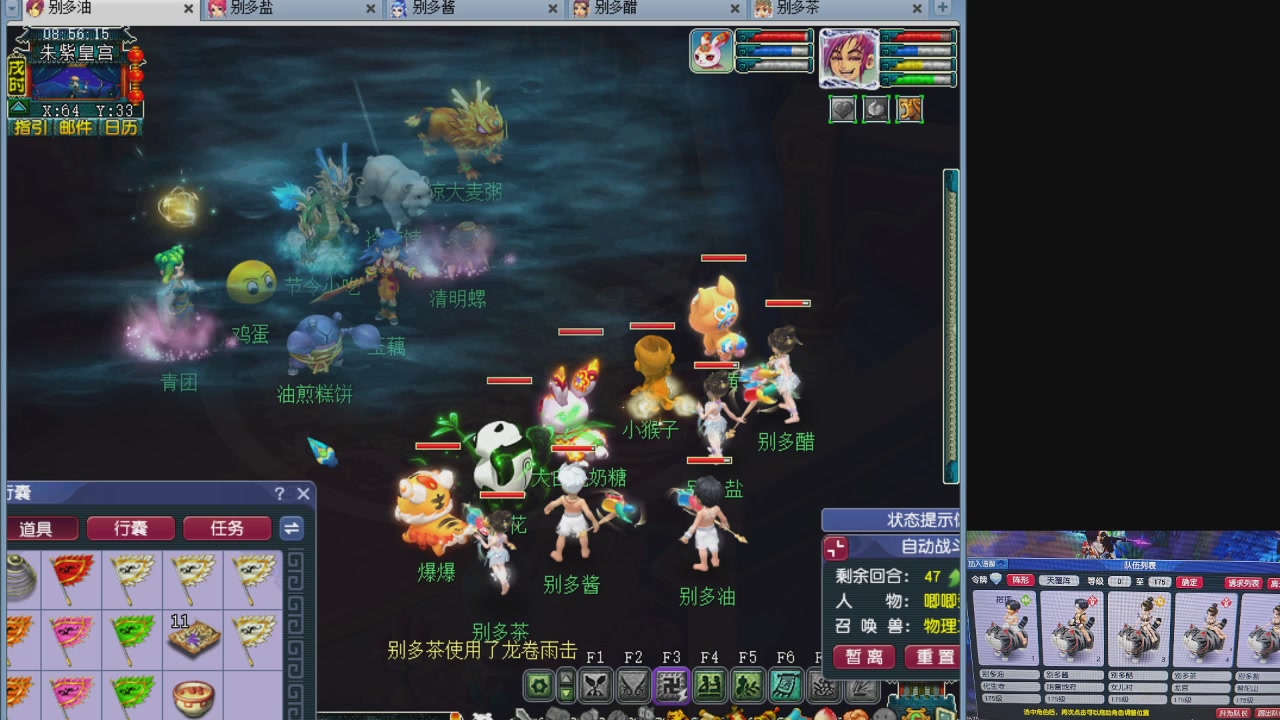
Task: Click the diamond 令牌 icon in the team list
Action: (996, 580)
